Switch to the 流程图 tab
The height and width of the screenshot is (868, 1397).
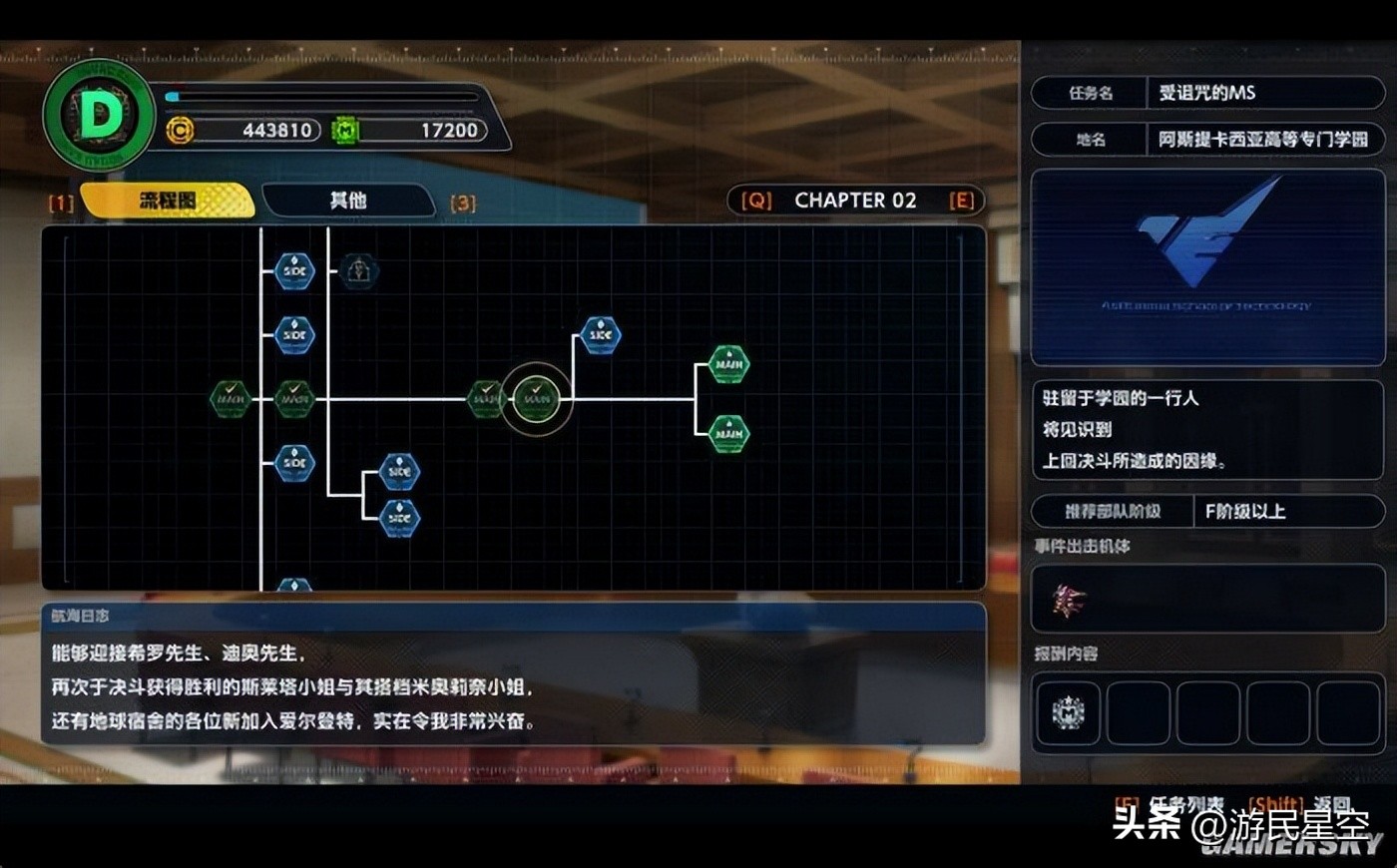click(x=168, y=201)
